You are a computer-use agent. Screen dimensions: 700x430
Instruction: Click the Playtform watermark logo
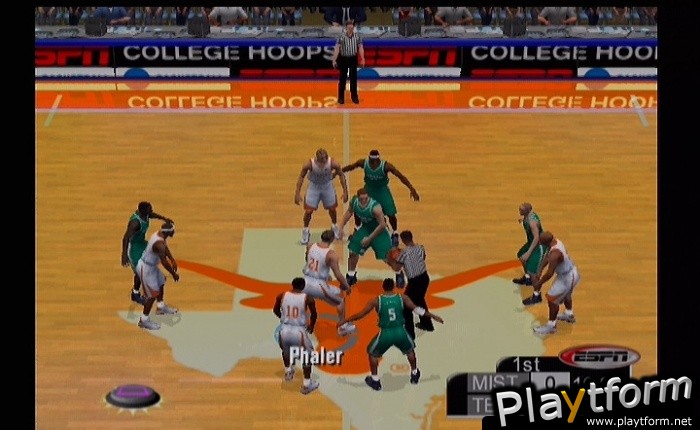[x=593, y=402]
